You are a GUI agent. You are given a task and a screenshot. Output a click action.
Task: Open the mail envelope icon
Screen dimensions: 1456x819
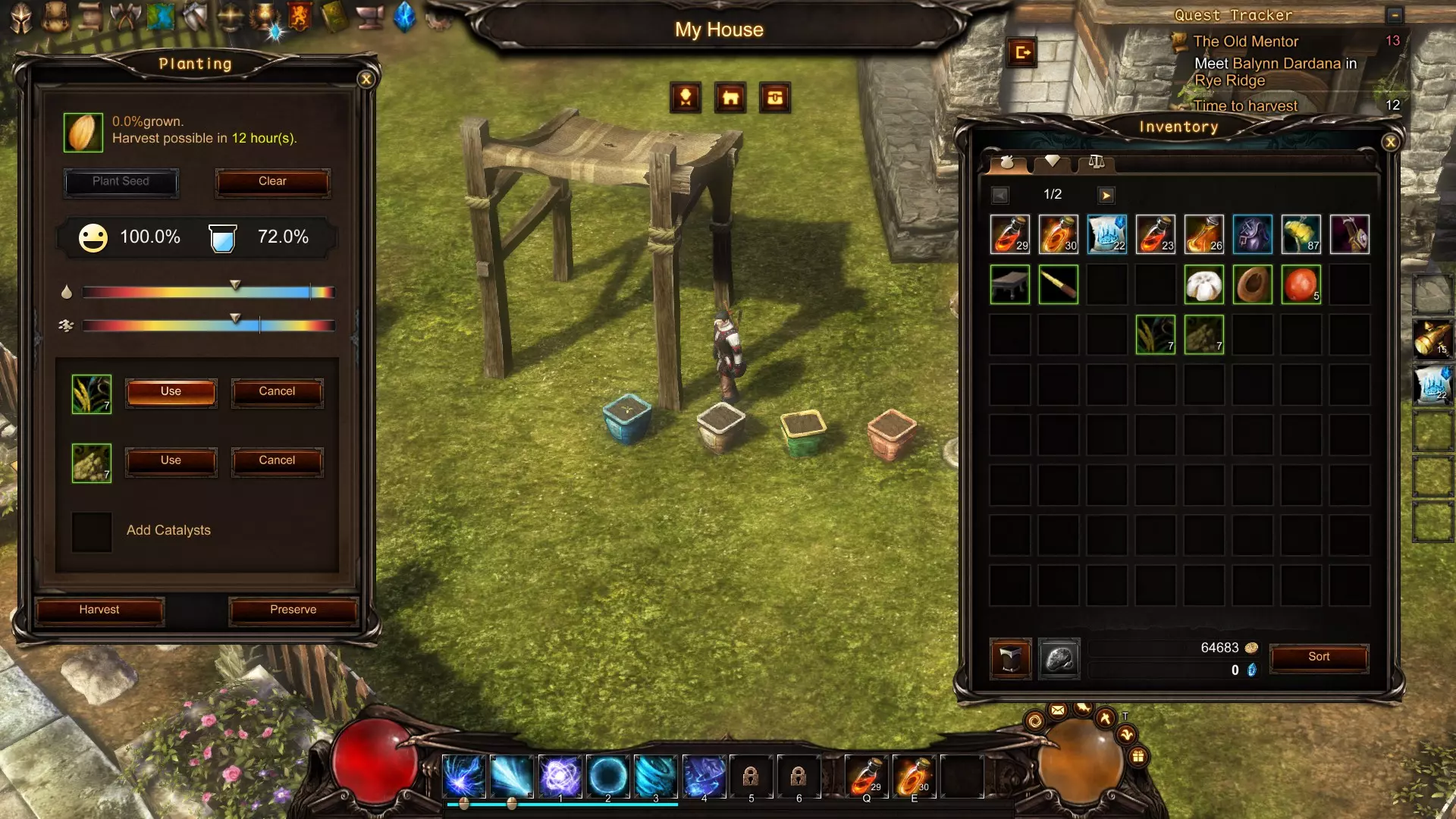point(1058,711)
